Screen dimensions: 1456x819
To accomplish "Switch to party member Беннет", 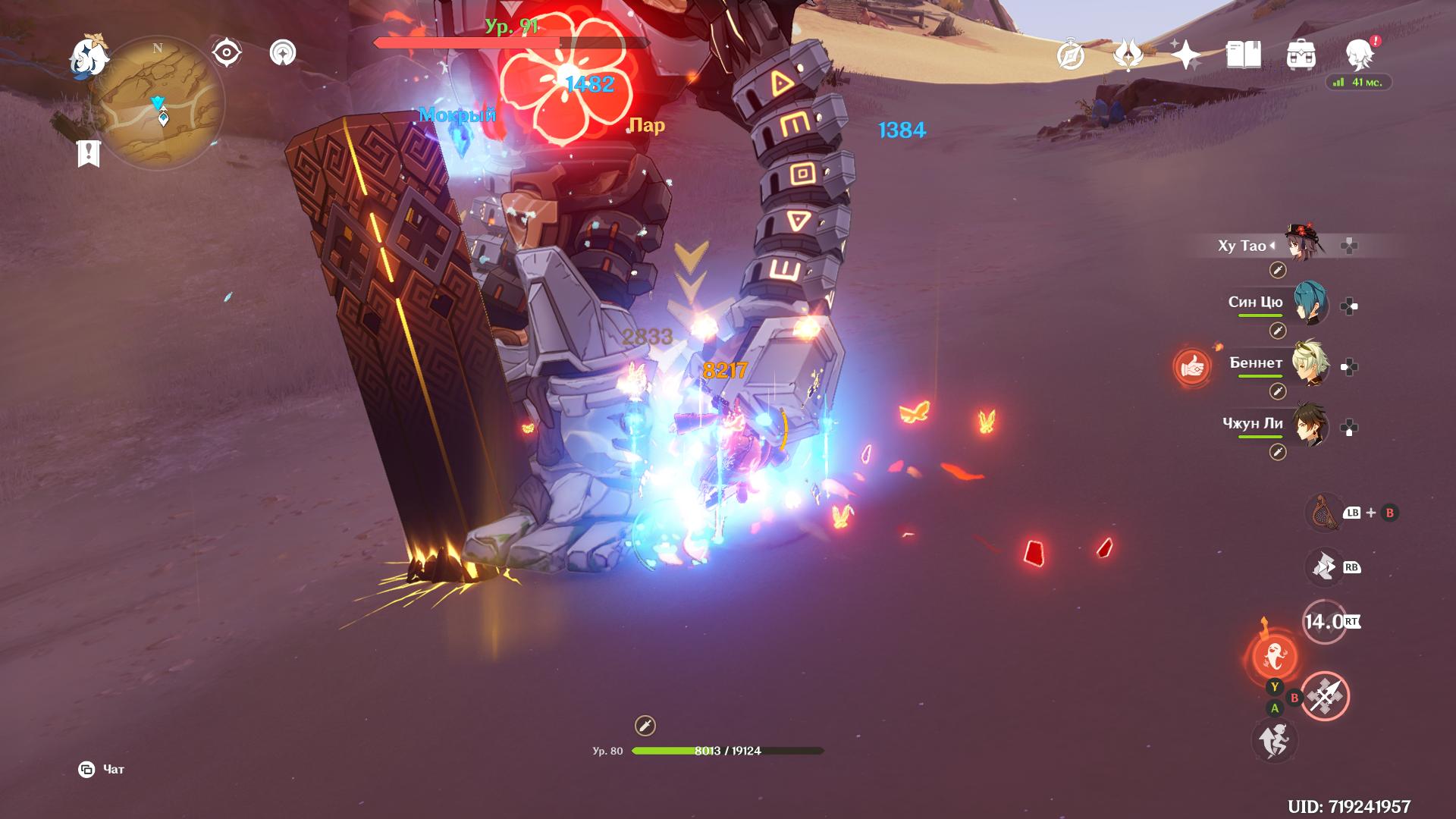I will pyautogui.click(x=1309, y=364).
